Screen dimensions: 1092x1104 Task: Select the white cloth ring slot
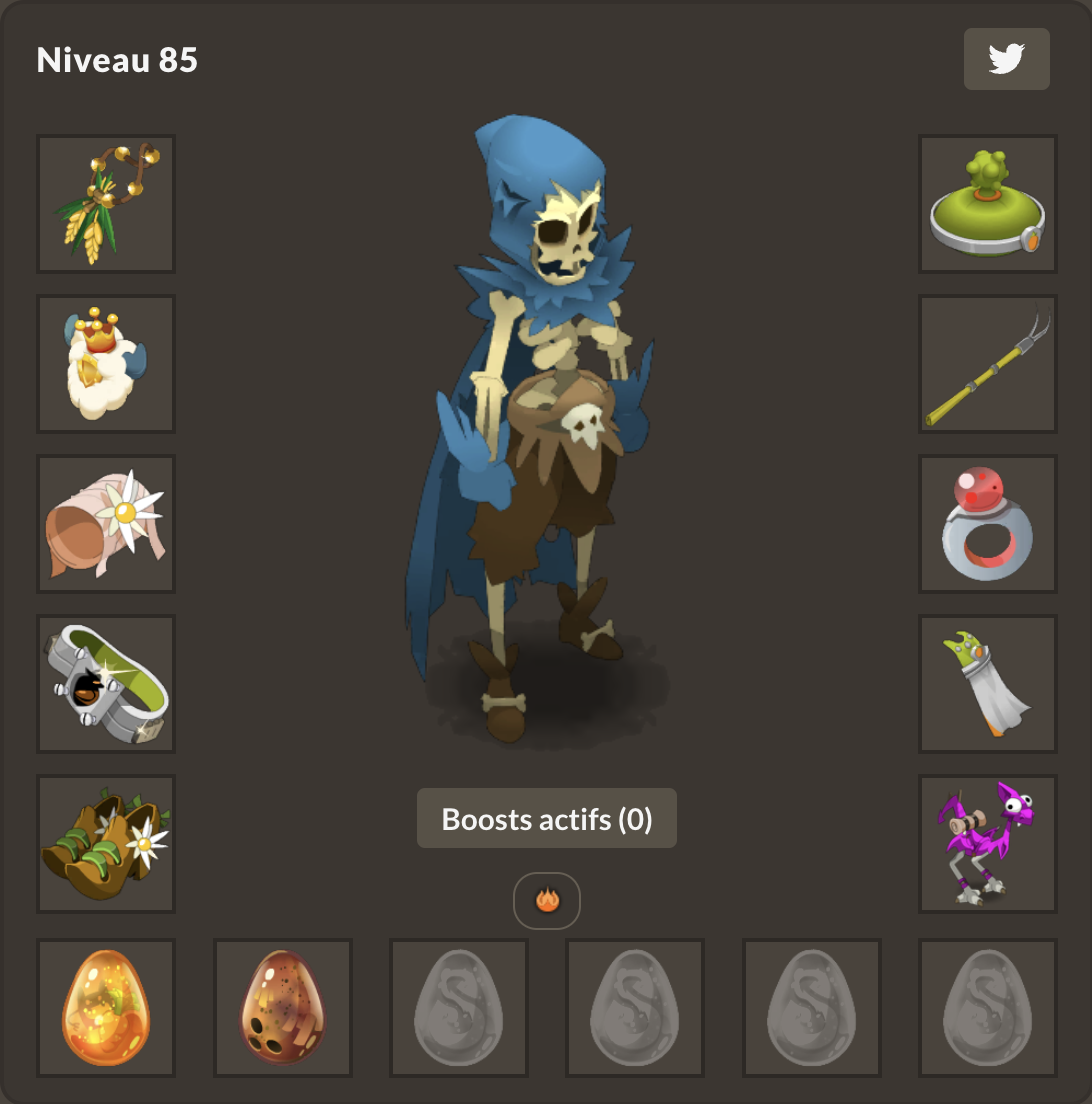988,684
